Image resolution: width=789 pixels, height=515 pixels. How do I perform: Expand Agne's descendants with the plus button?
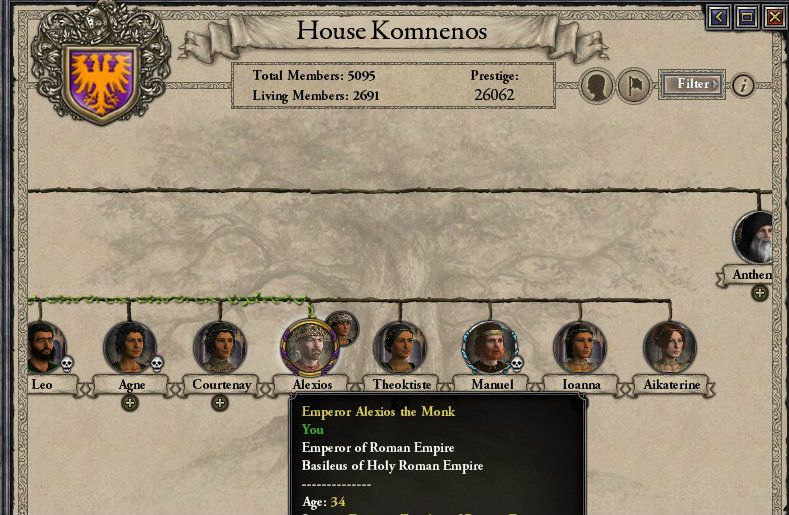click(129, 403)
